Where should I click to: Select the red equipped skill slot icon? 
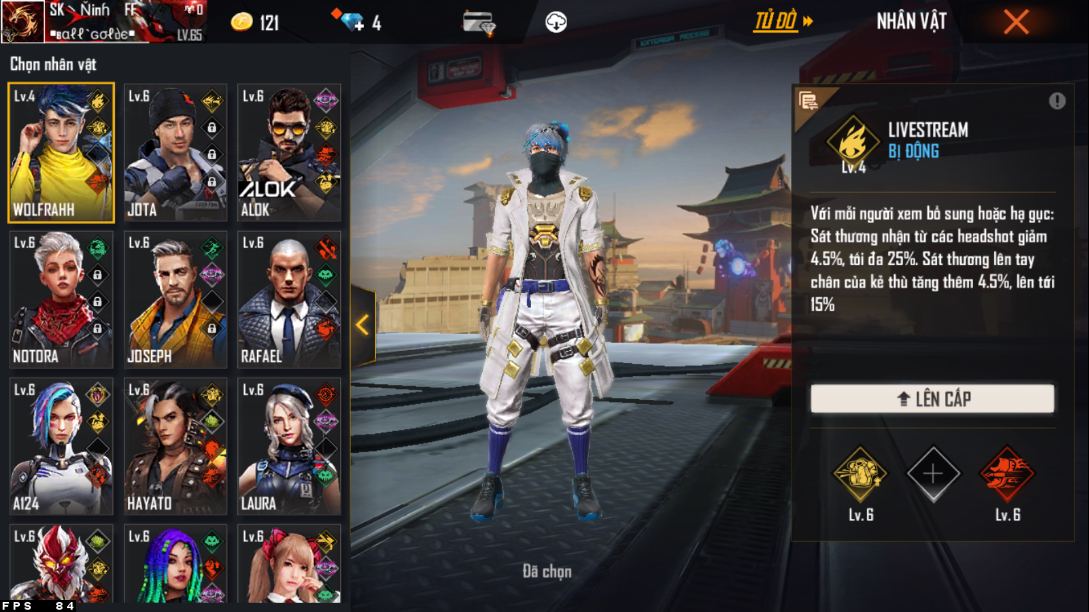(x=1006, y=474)
